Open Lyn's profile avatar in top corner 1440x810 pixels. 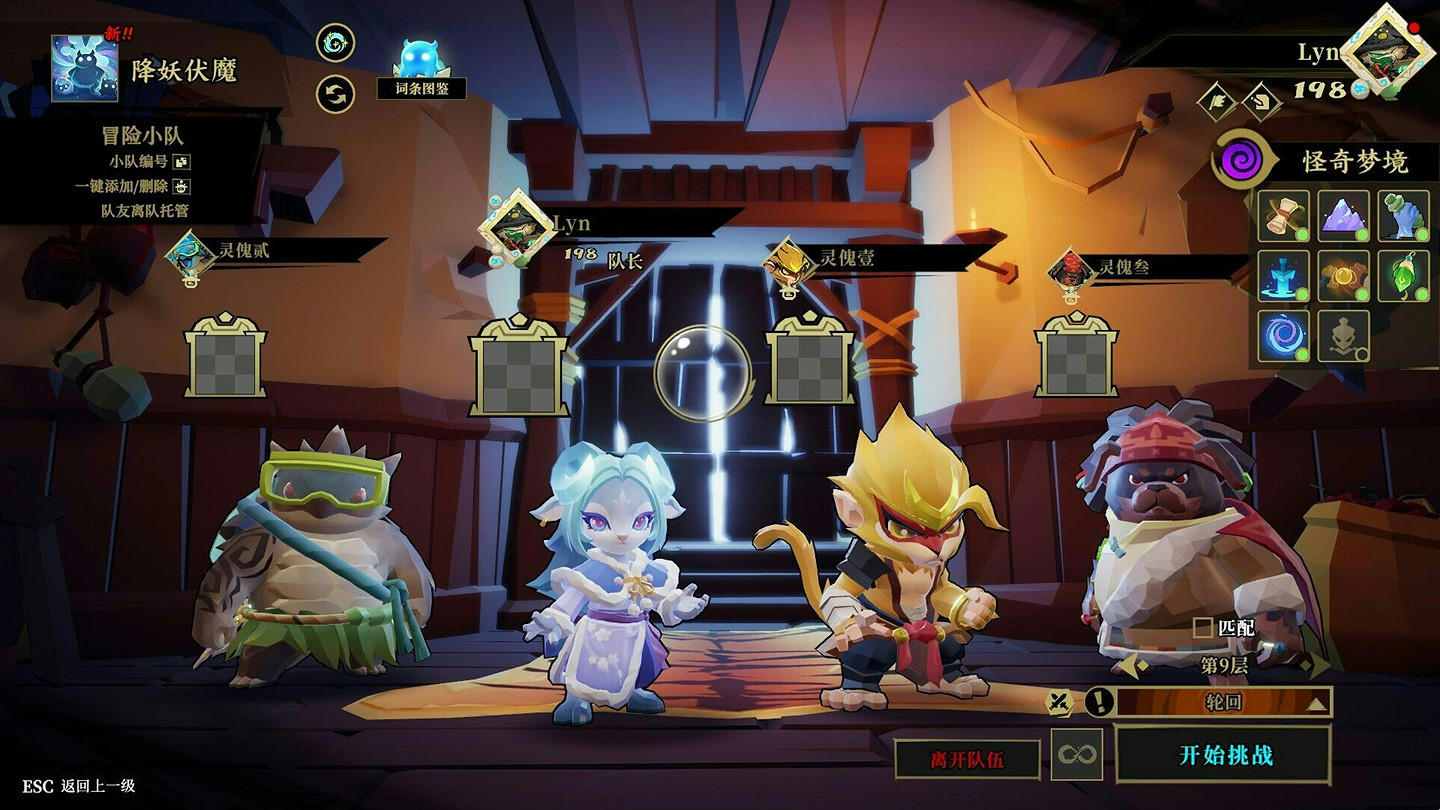(1386, 51)
